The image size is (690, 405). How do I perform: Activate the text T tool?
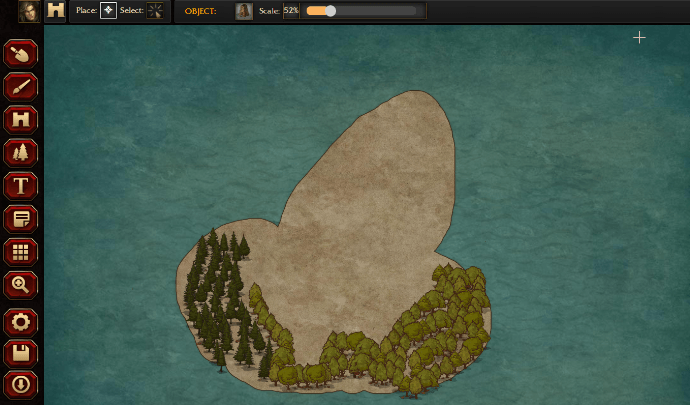click(20, 186)
